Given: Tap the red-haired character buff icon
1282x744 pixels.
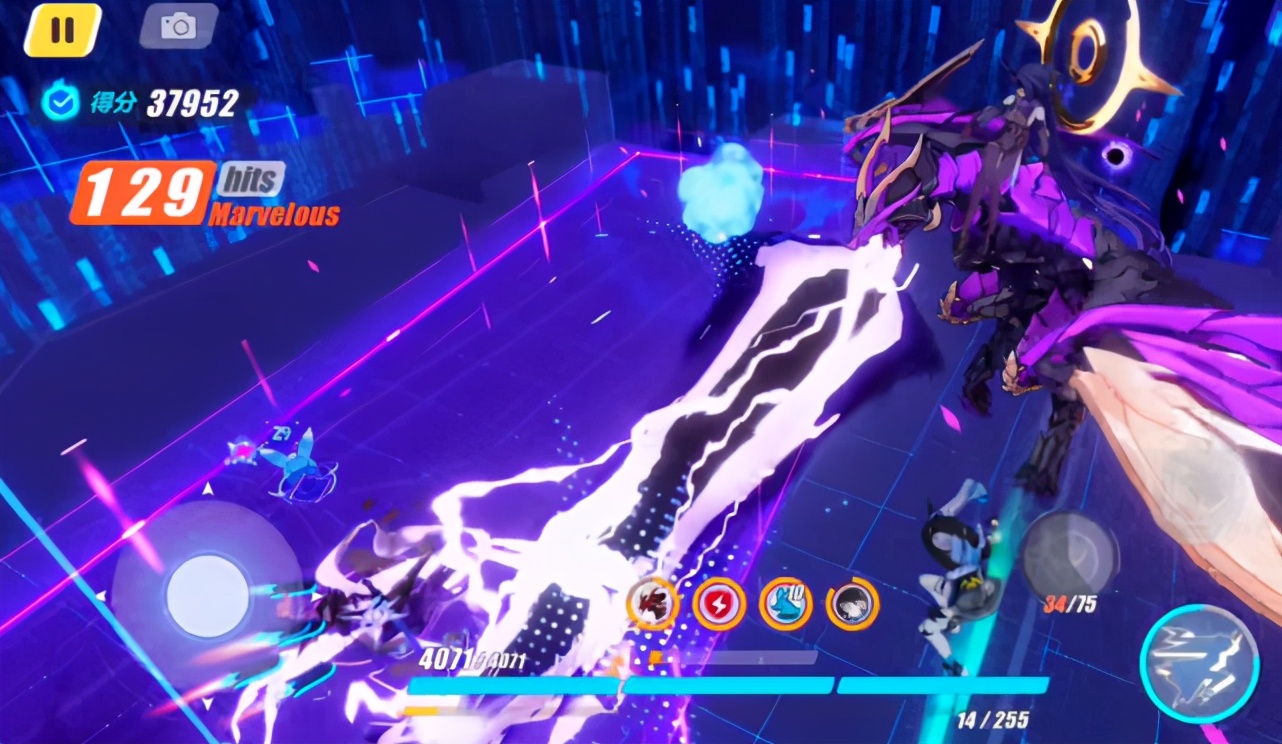Looking at the screenshot, I should [x=652, y=604].
